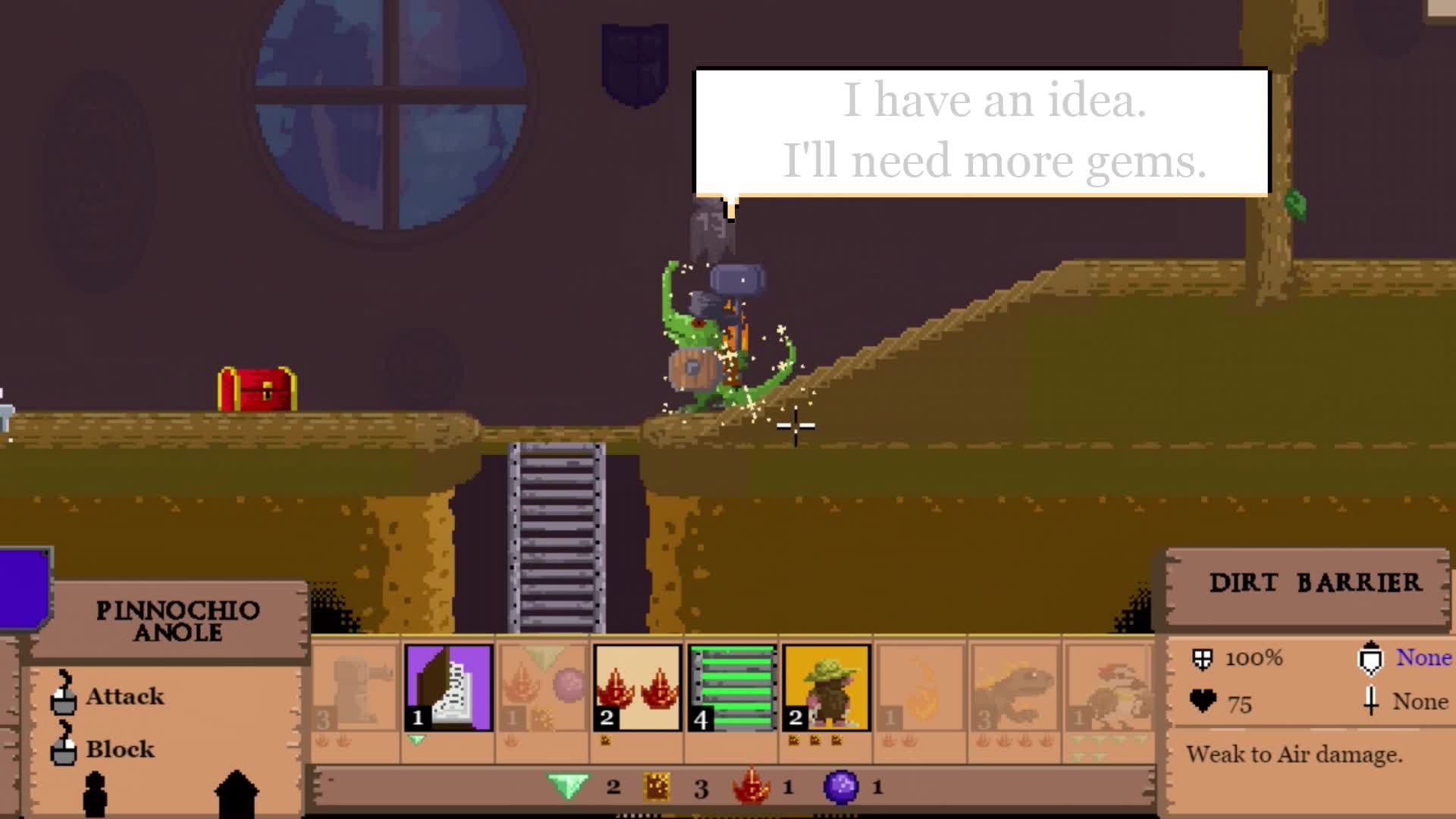Select the twin fire claws card
This screenshot has width=1456, height=819.
tap(637, 686)
